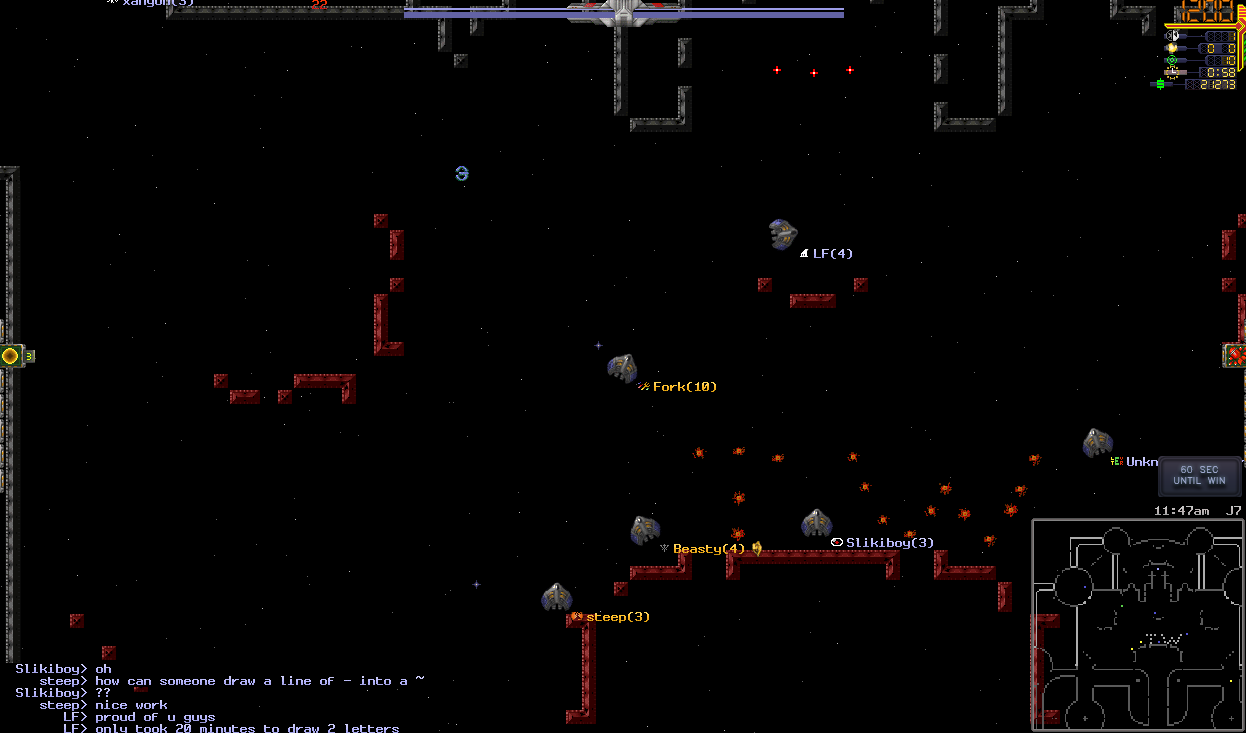1246x733 pixels.
Task: Click the "60 SEC UNTIL WIN" panel
Action: [1199, 475]
